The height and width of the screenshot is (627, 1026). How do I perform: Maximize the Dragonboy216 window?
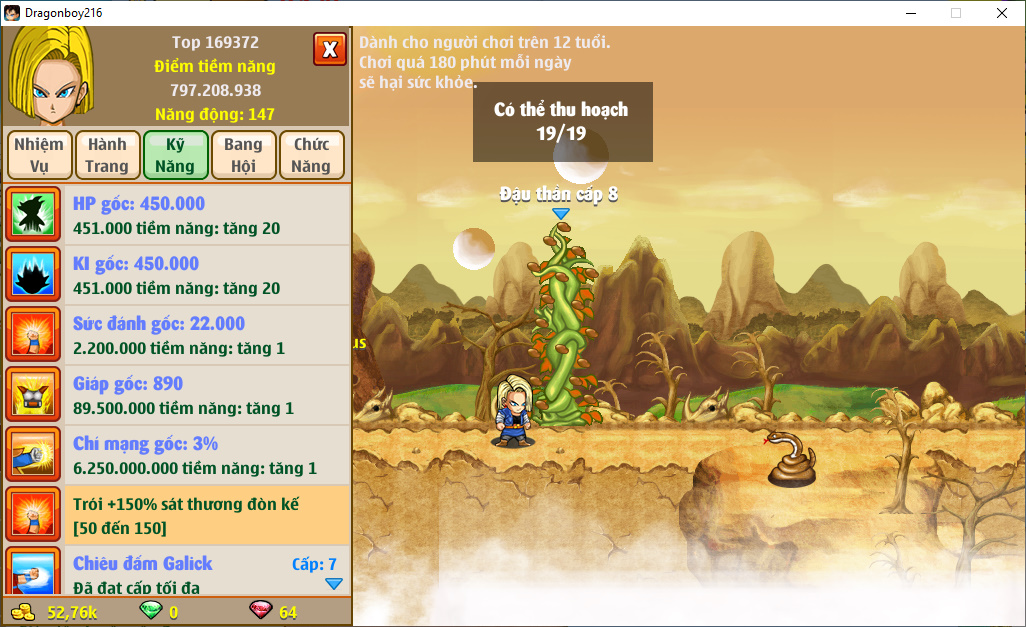(956, 13)
